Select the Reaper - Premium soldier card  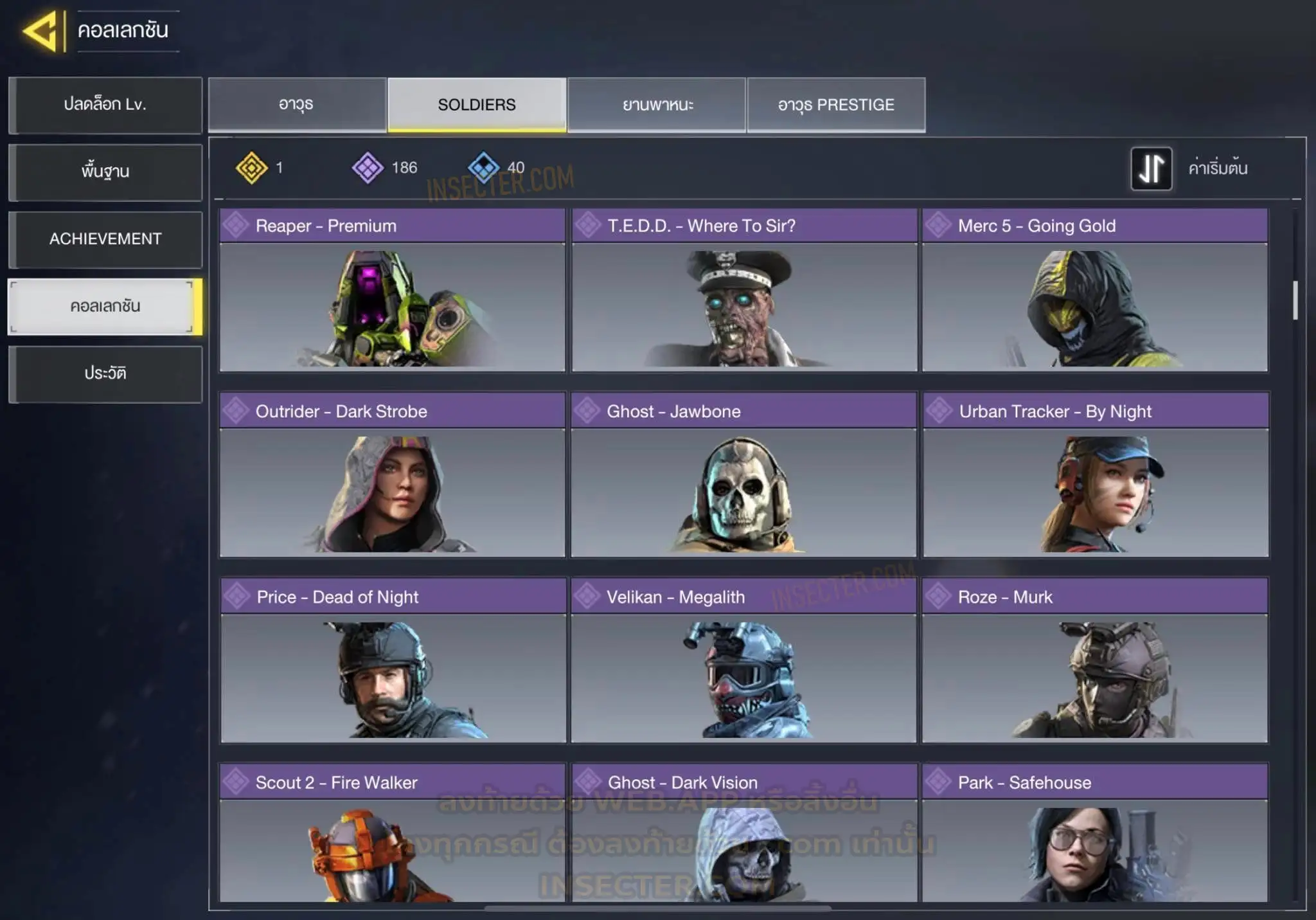tap(392, 291)
